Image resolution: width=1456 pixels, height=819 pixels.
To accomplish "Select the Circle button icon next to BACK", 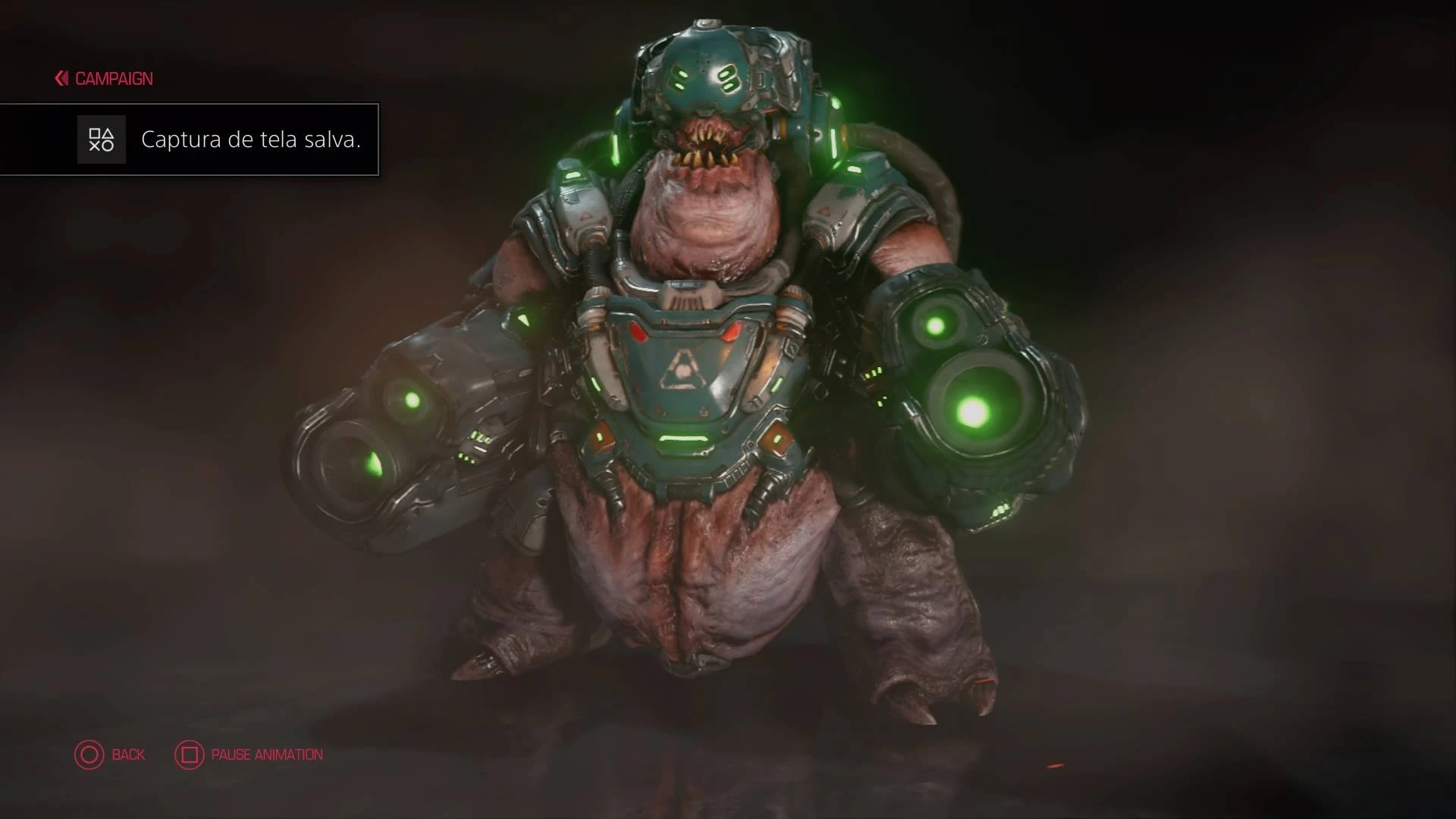I will [x=89, y=755].
